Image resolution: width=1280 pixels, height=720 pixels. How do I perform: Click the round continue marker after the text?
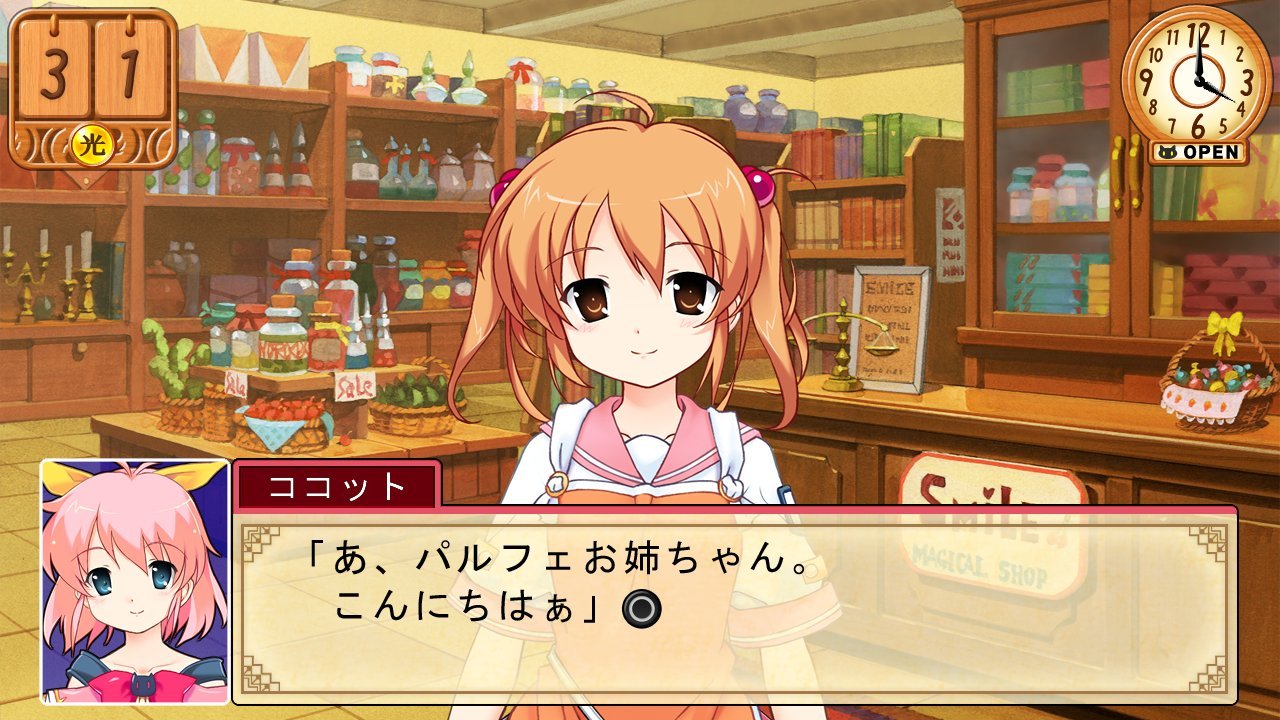tap(637, 608)
